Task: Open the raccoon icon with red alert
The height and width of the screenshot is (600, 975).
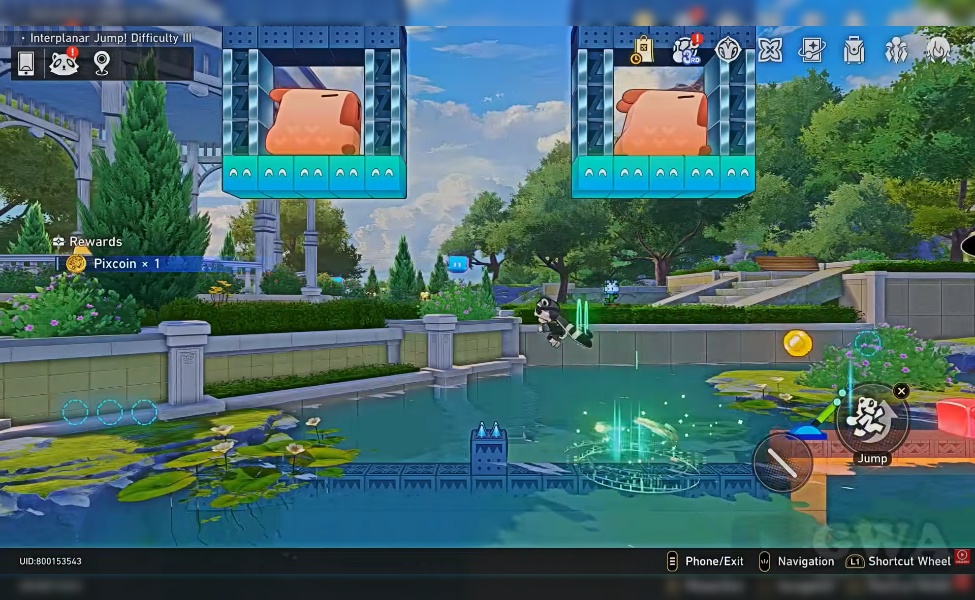Action: (64, 63)
